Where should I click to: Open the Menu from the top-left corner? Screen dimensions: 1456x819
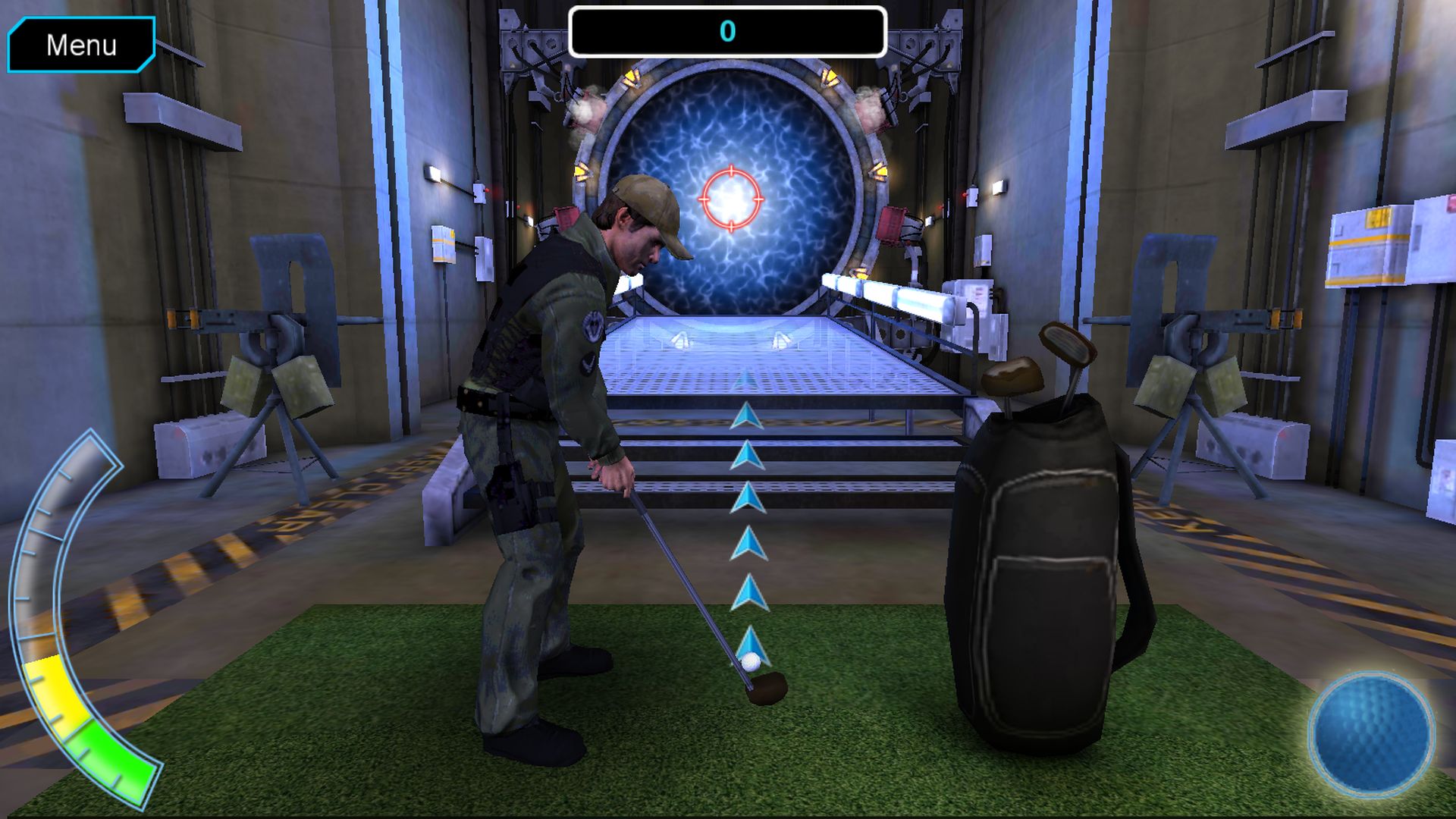[x=81, y=45]
